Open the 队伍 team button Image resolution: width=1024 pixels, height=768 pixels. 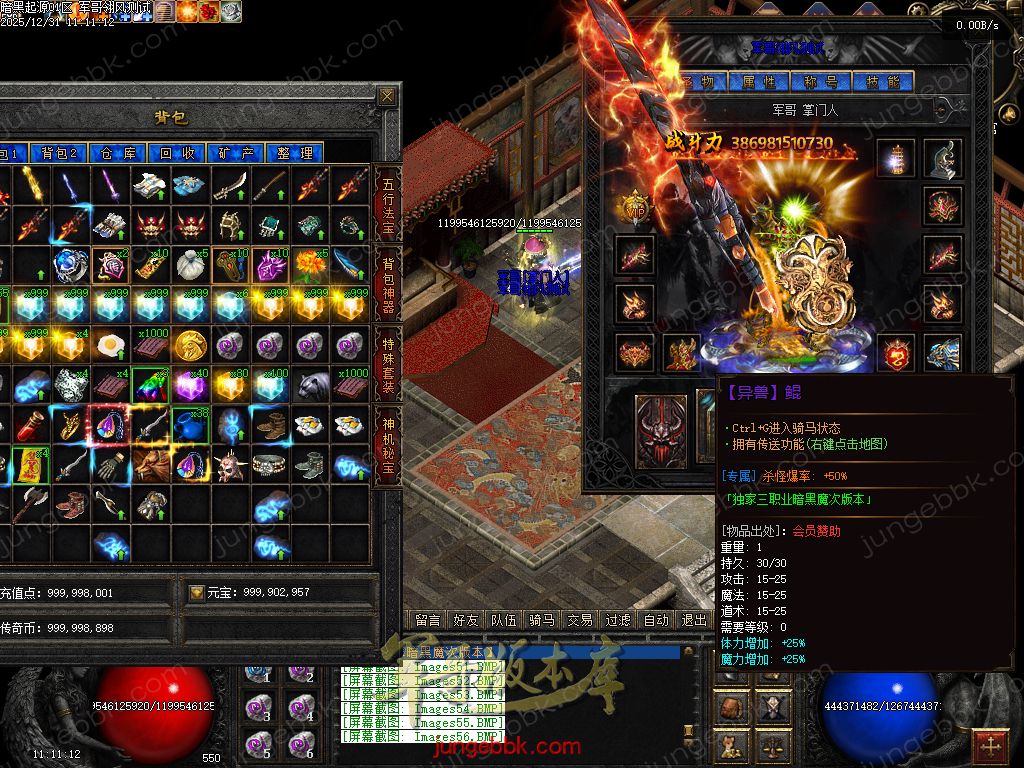[503, 620]
